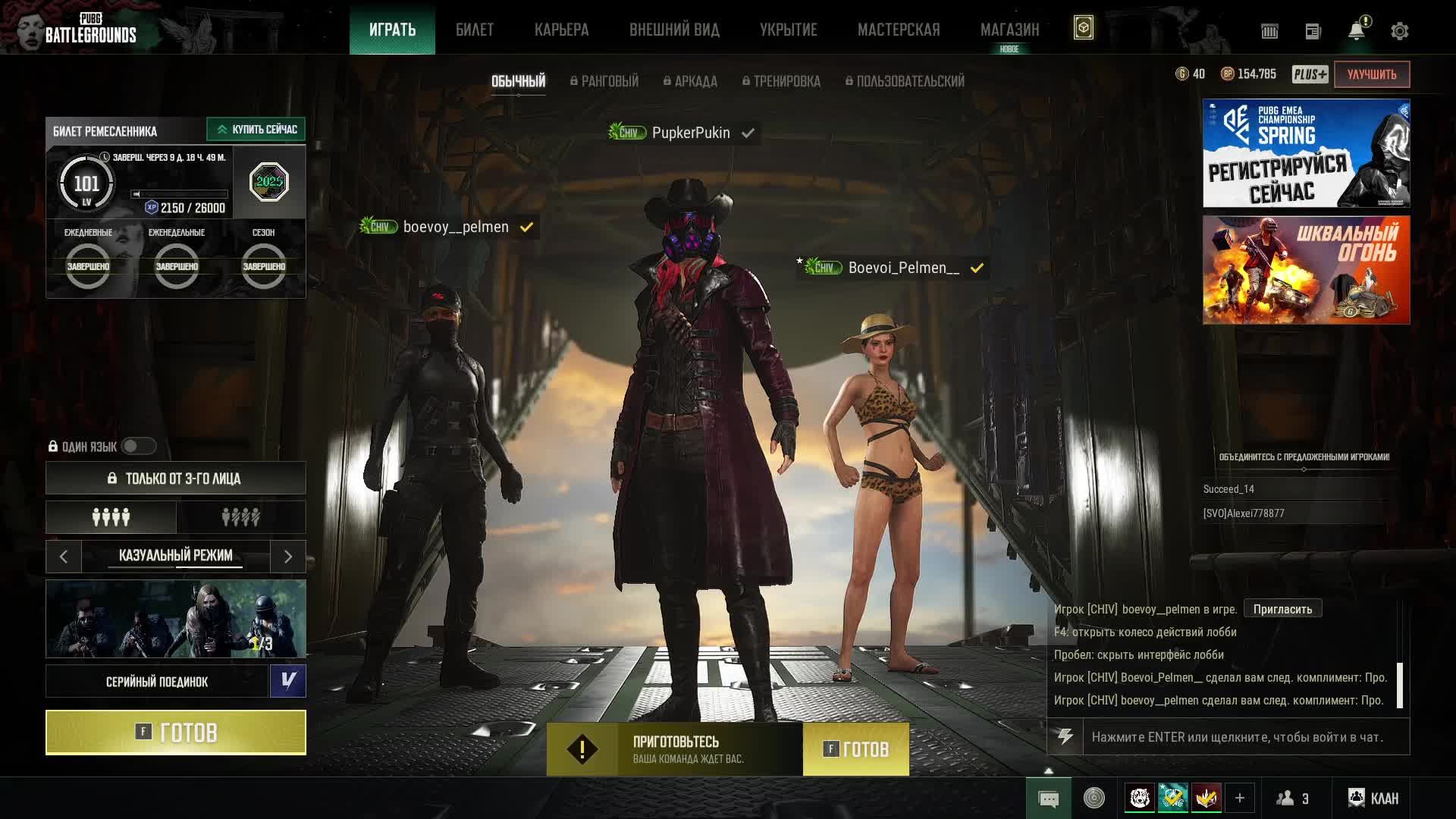The height and width of the screenshot is (819, 1456).
Task: Switch to the Мастерская tab
Action: click(899, 30)
